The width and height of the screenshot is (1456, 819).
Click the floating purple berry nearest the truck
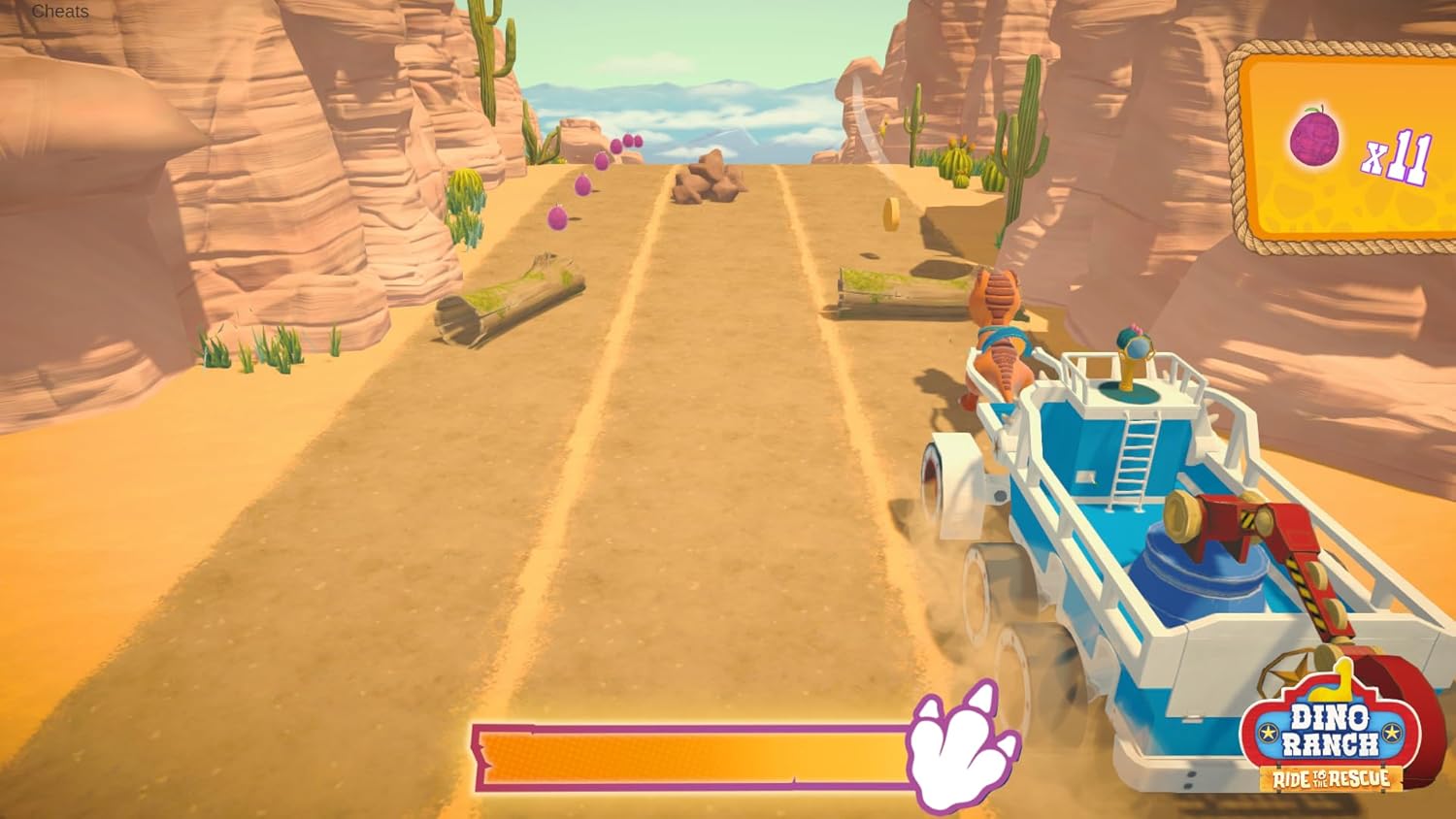click(x=555, y=220)
